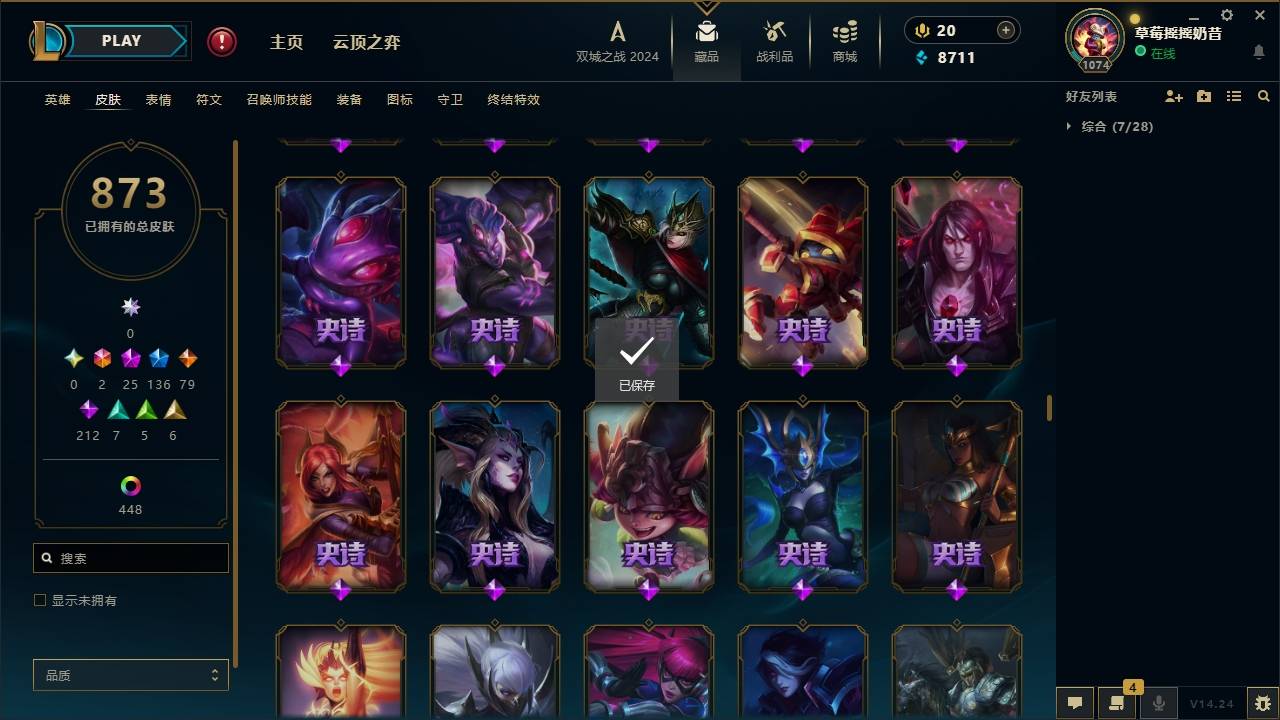Open the friend search icon
Screen dimensions: 1280x720
[x=1264, y=96]
